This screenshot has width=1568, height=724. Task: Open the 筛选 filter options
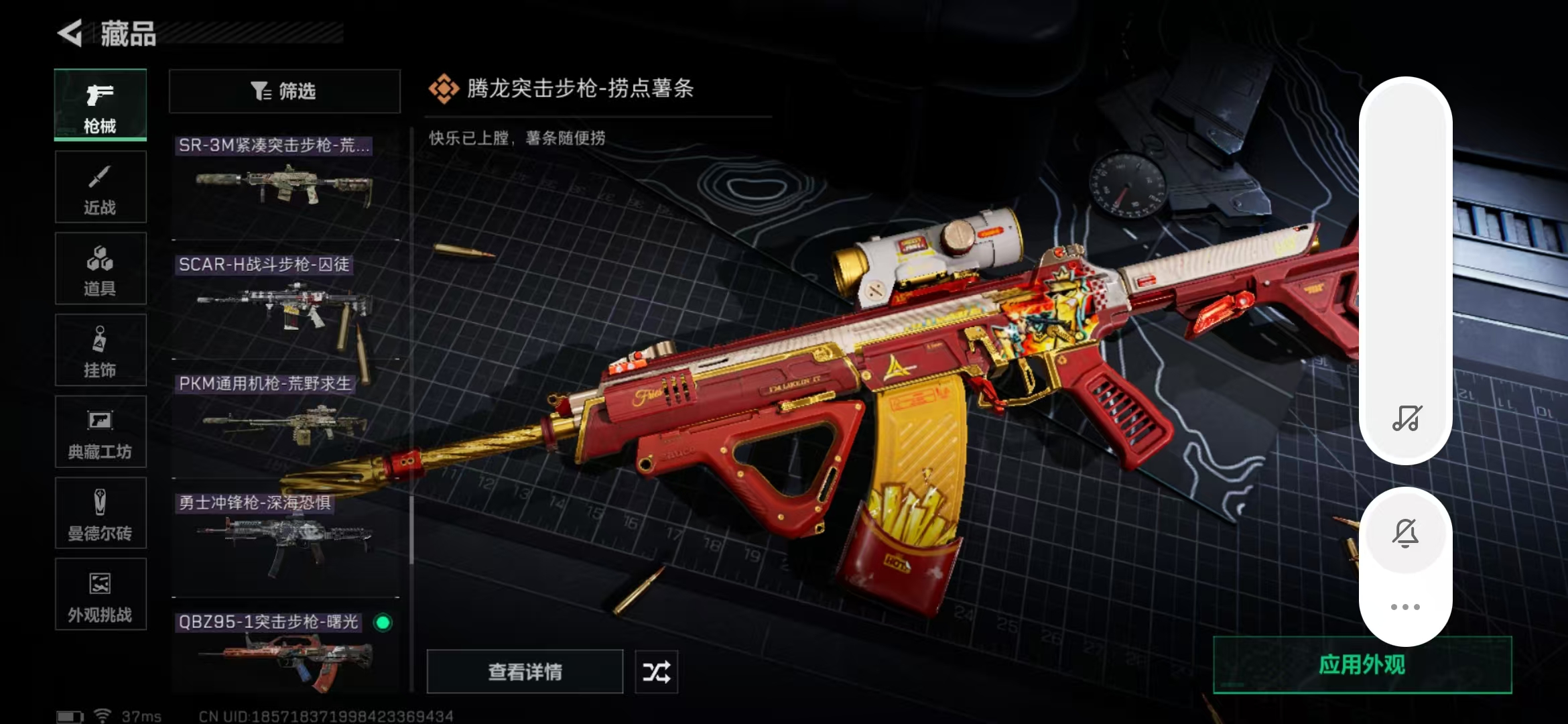(284, 91)
